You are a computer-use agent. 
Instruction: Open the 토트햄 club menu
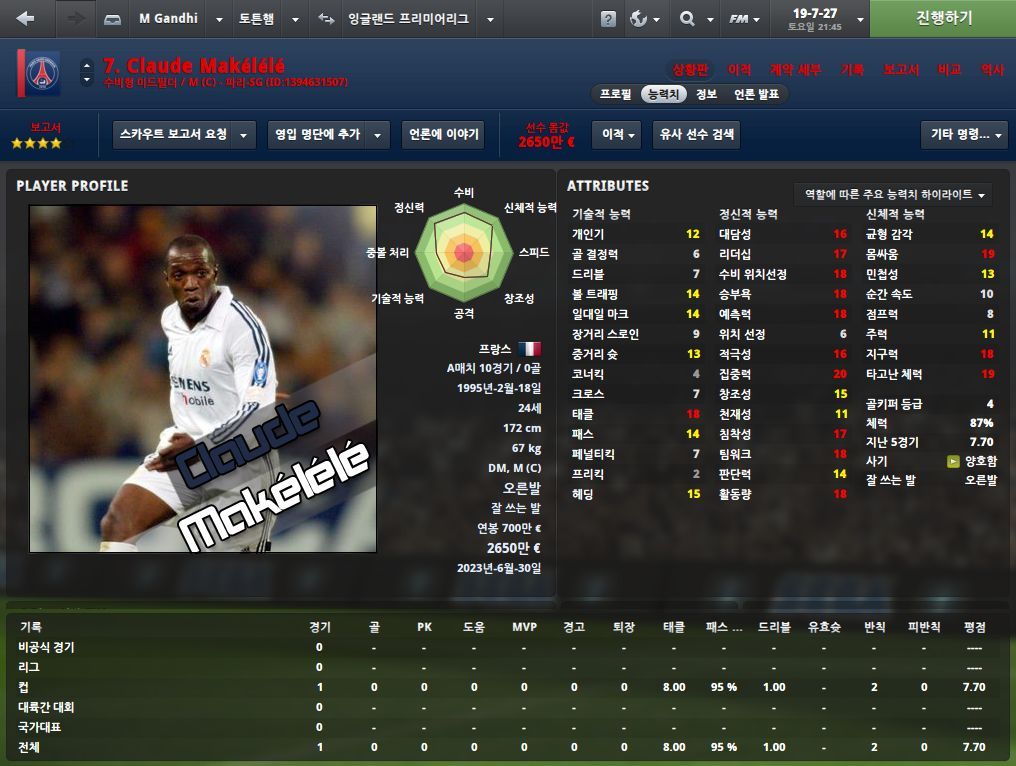pos(268,19)
